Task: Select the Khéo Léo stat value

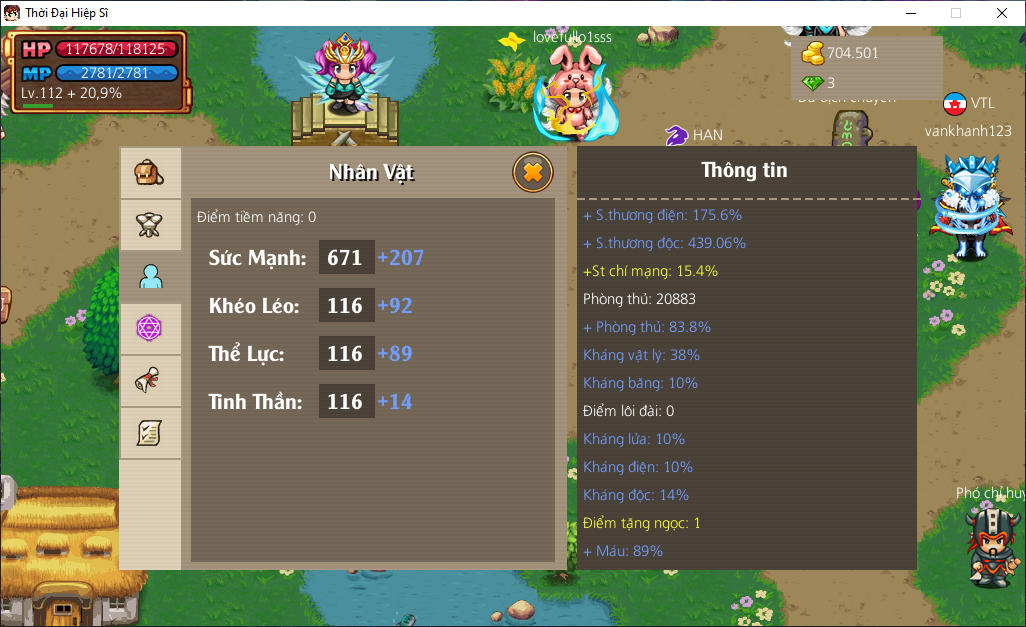Action: 346,305
